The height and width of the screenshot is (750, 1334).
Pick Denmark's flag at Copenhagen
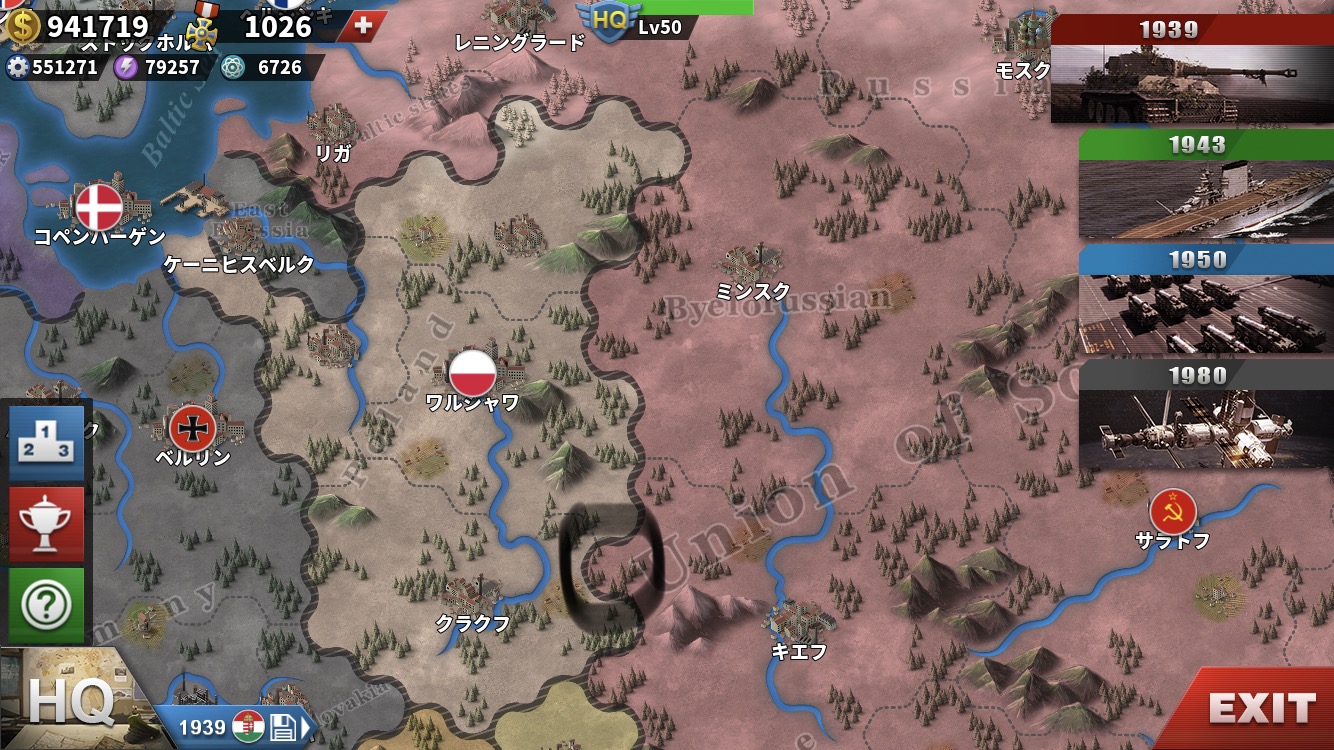coord(99,207)
